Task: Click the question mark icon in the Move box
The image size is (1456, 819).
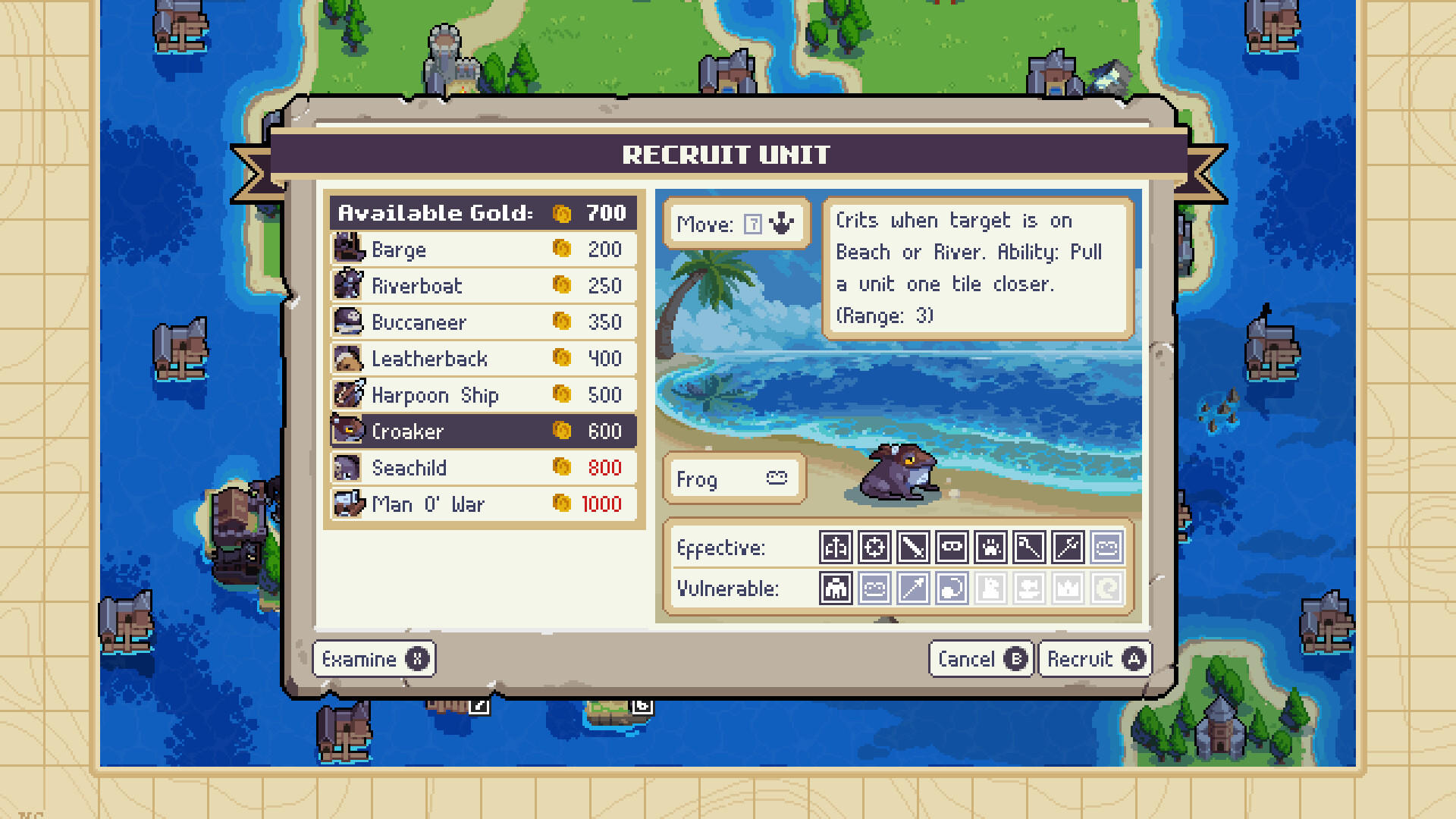Action: click(x=753, y=224)
